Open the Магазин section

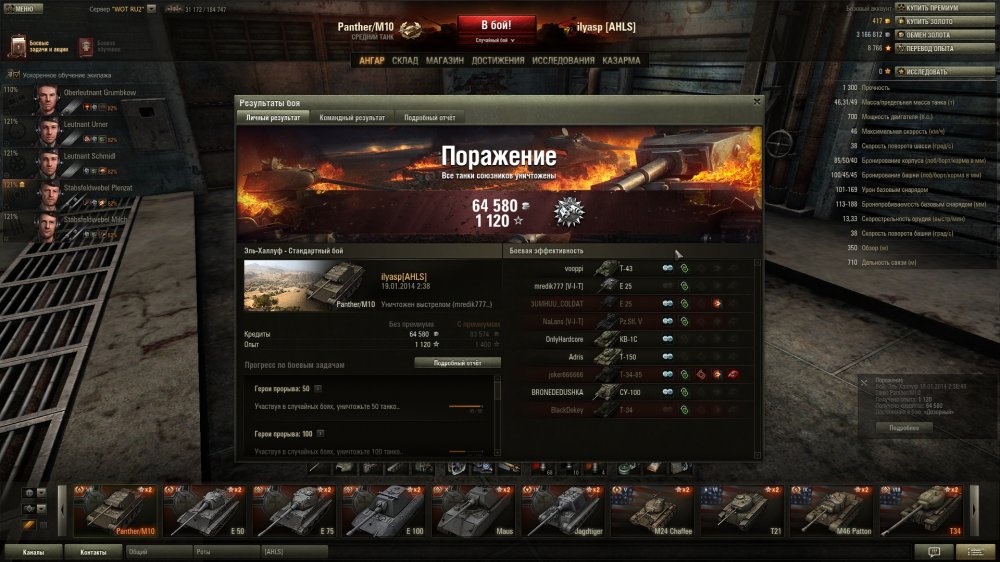444,61
